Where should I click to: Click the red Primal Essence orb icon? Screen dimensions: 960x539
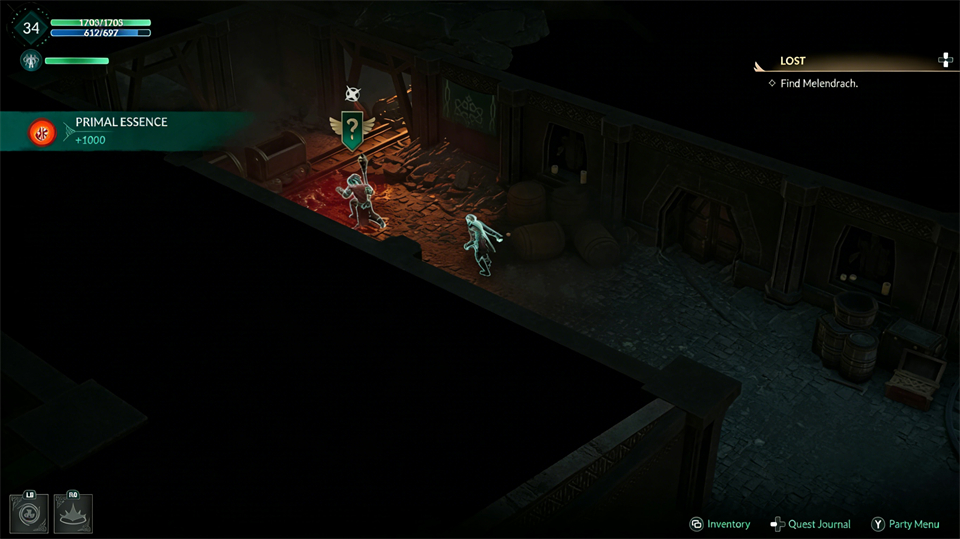(42, 131)
